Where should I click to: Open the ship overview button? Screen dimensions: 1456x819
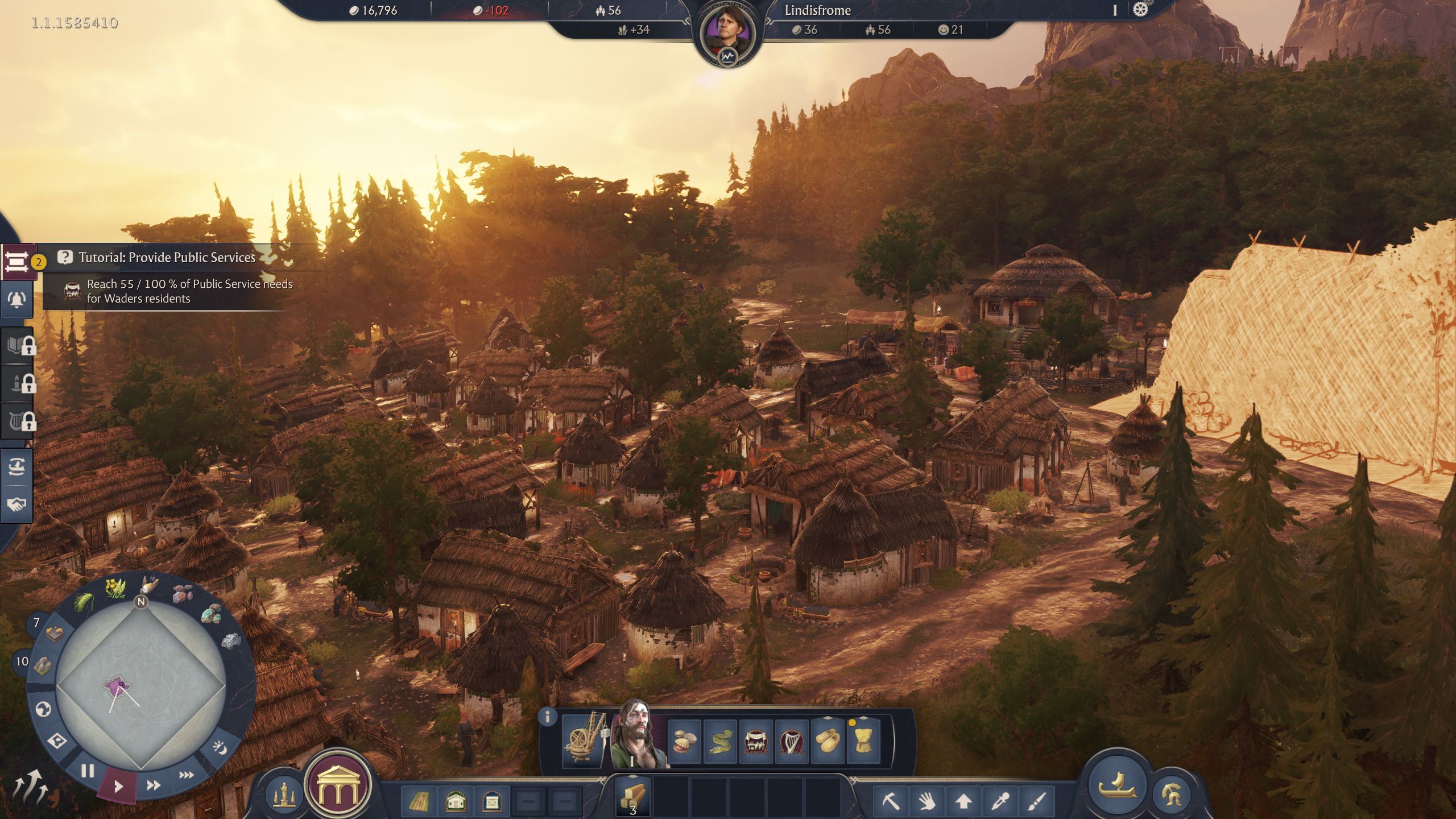coord(1117,786)
